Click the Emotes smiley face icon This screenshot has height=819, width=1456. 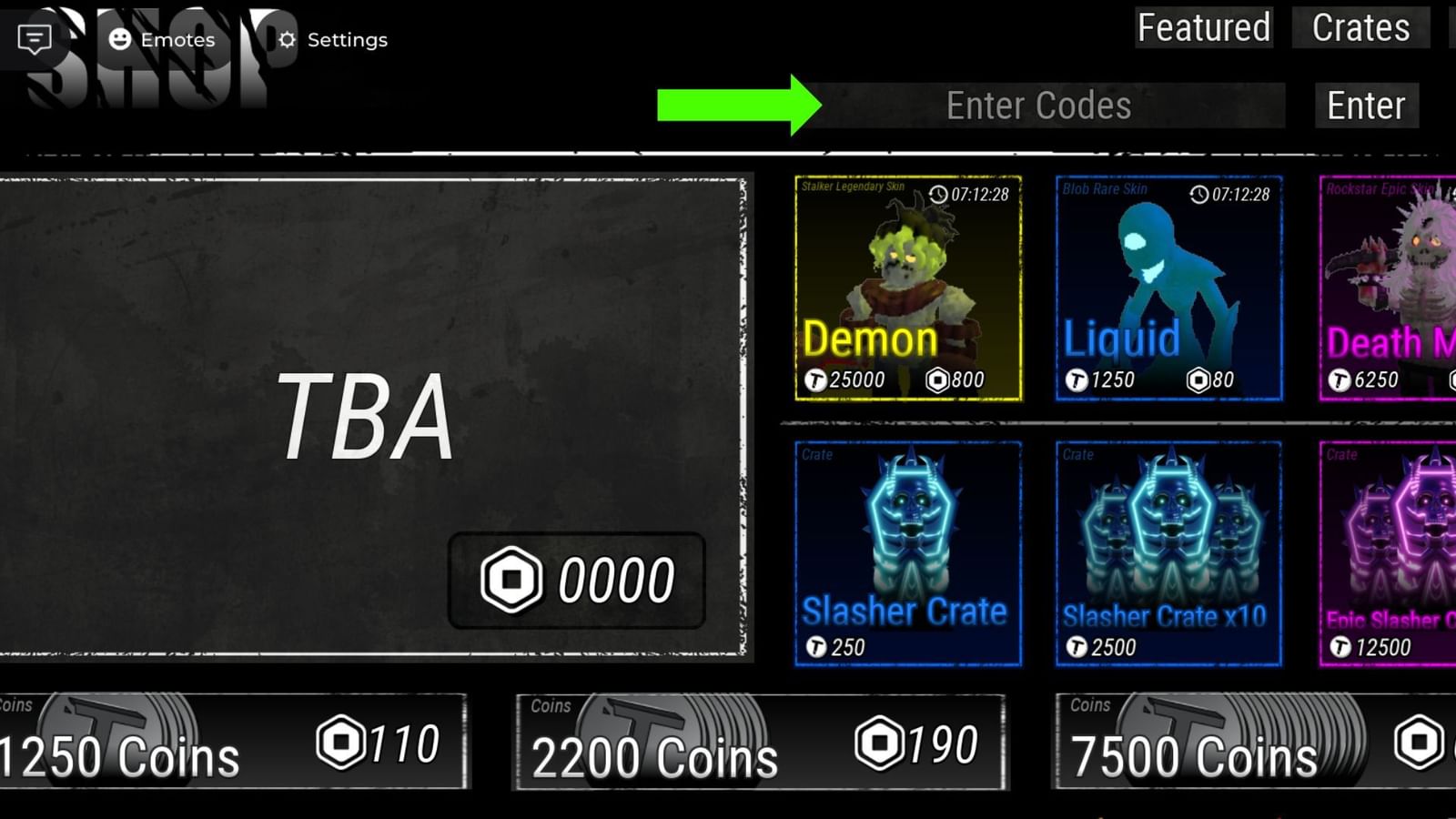click(116, 40)
